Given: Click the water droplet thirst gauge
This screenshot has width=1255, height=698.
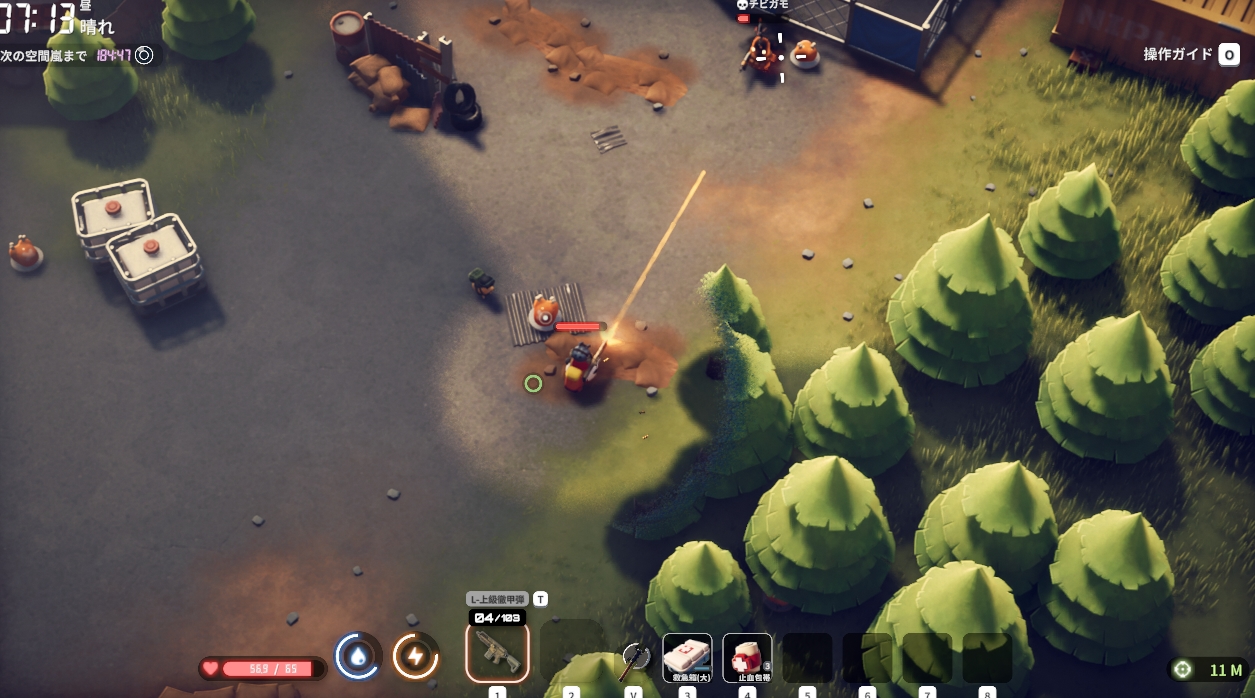Looking at the screenshot, I should (x=357, y=656).
